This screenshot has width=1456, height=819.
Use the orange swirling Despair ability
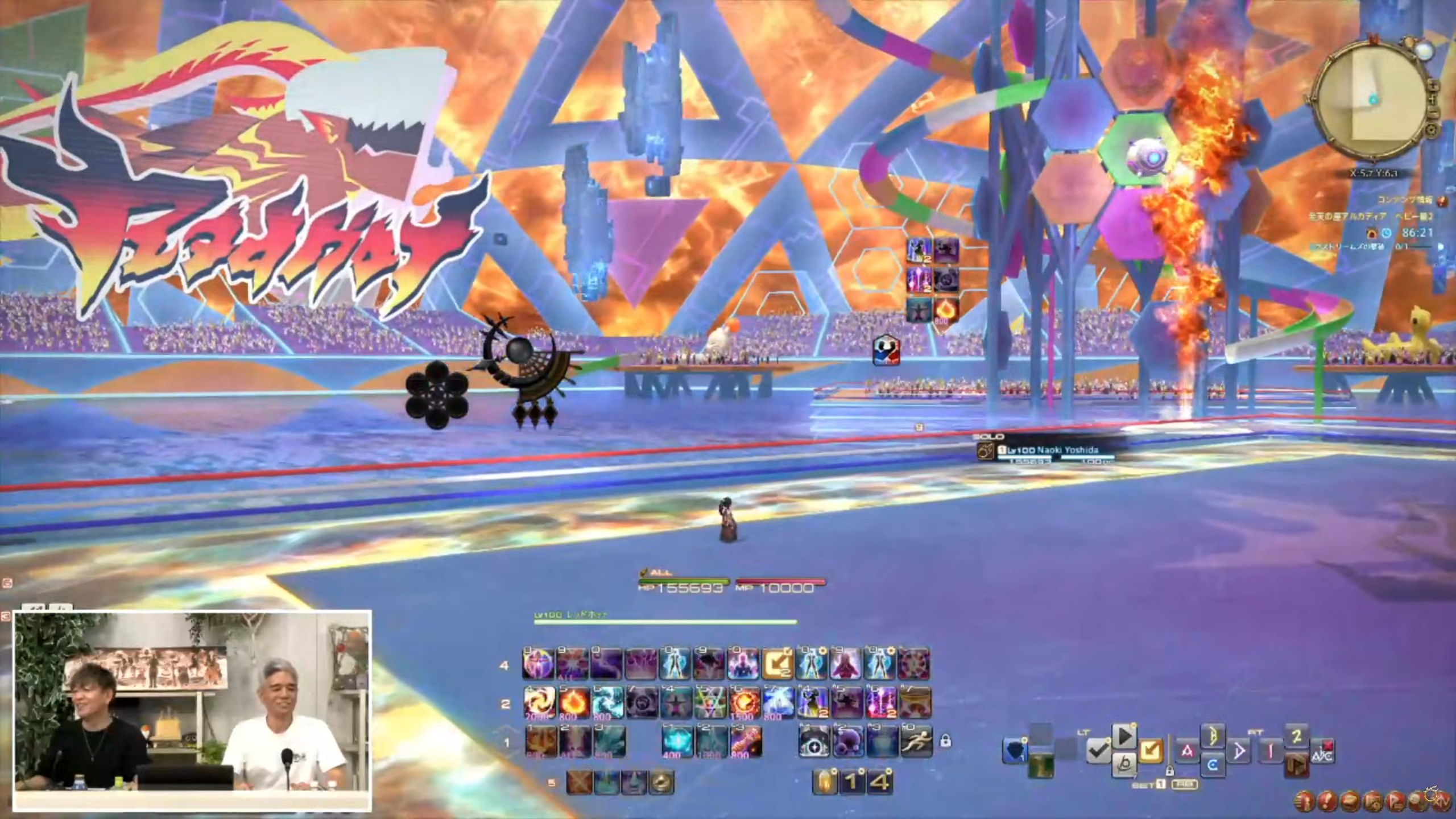pyautogui.click(x=539, y=703)
